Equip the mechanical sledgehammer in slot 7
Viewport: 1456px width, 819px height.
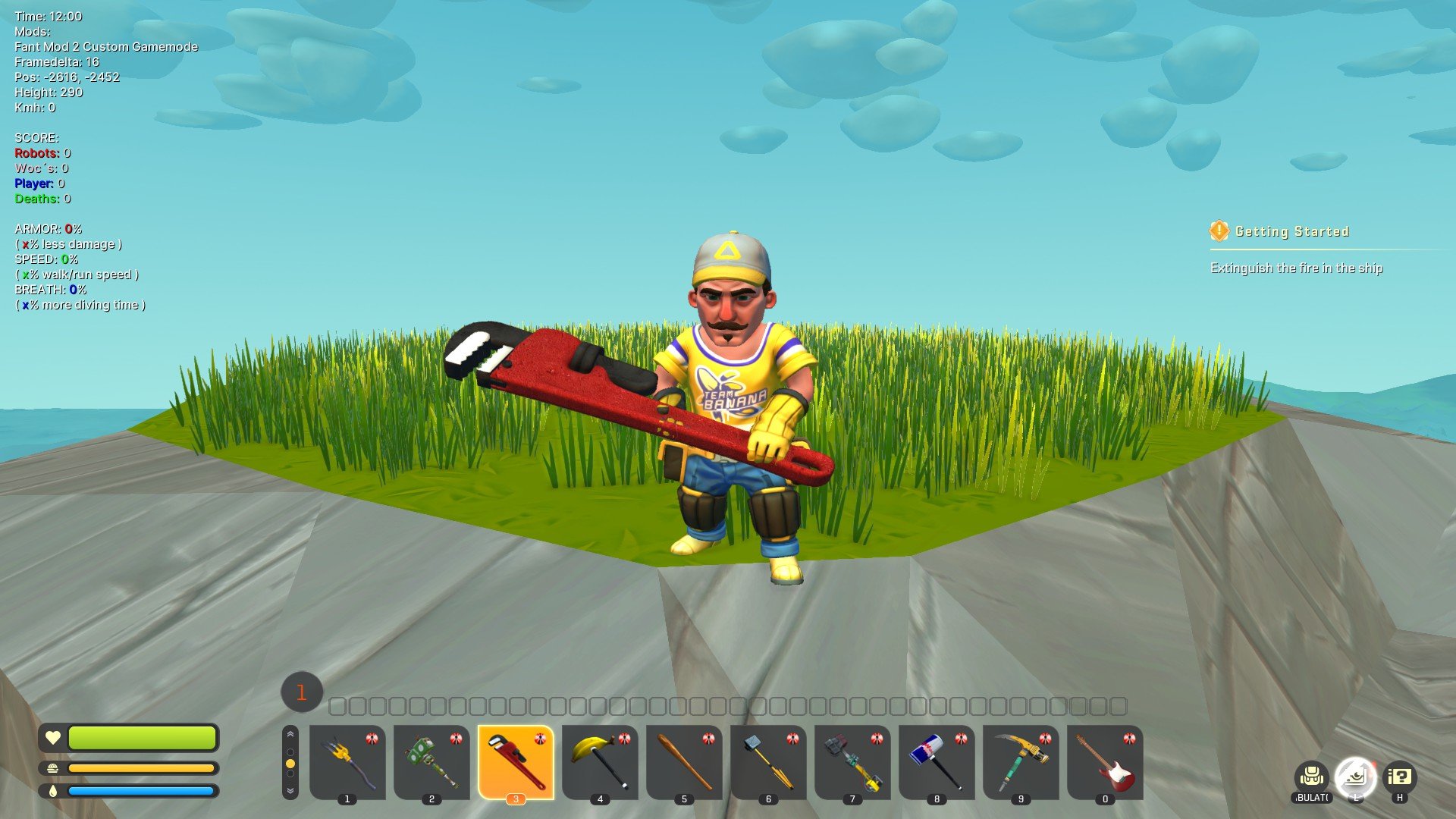852,762
